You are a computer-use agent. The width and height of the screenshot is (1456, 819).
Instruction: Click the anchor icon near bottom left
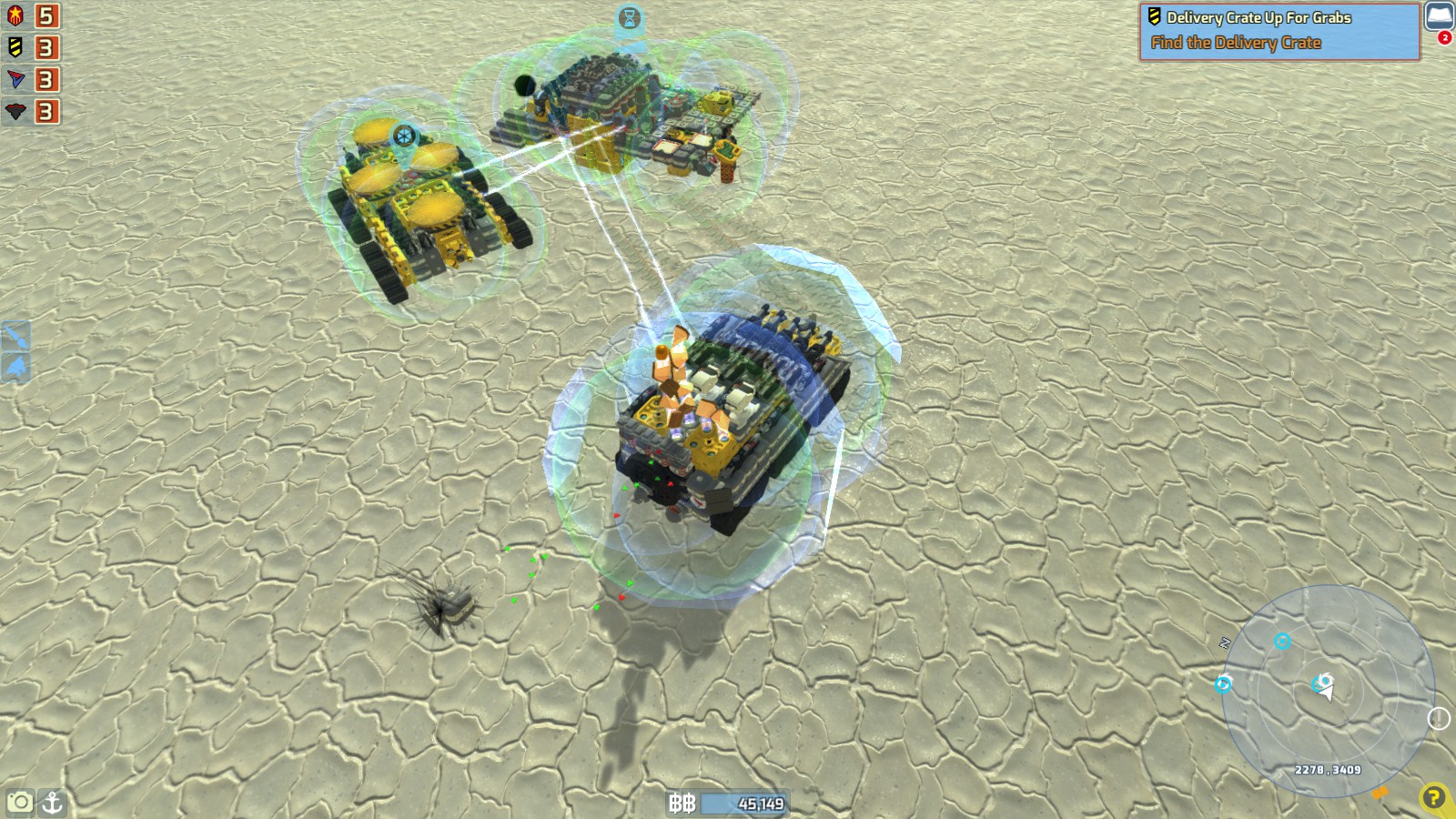pyautogui.click(x=55, y=804)
